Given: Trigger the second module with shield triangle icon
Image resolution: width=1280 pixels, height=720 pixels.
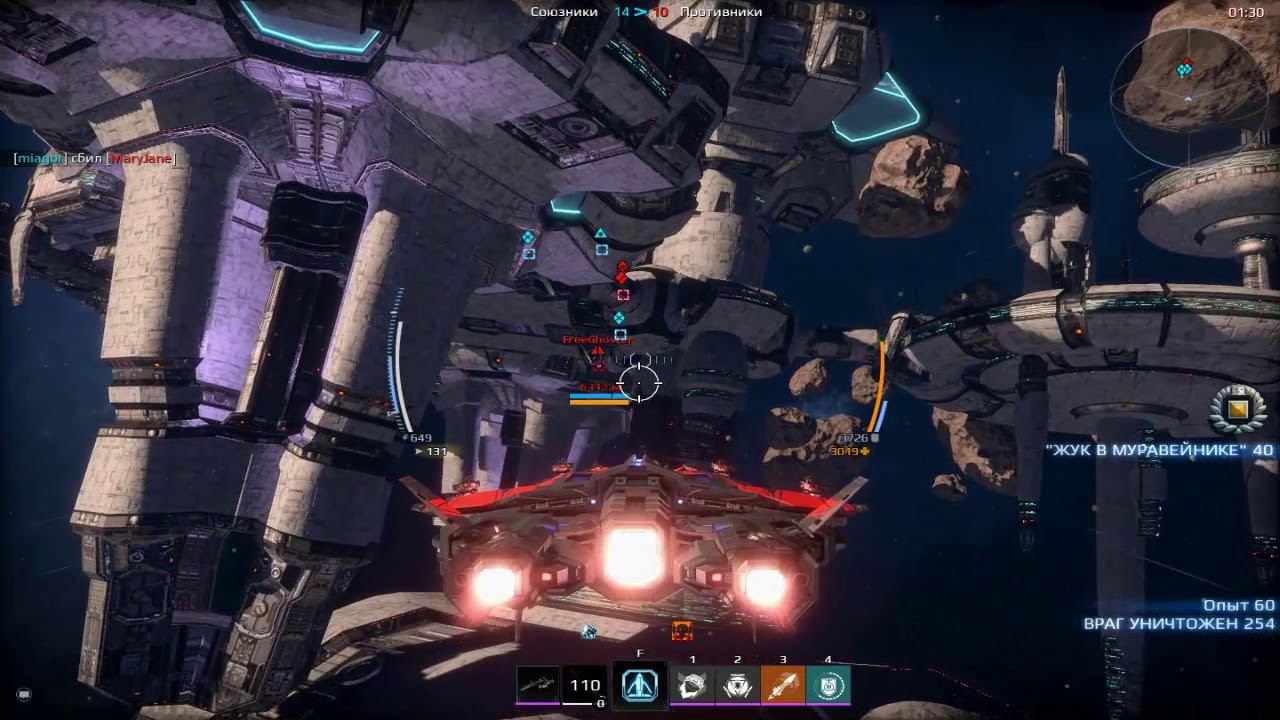Looking at the screenshot, I should [737, 685].
